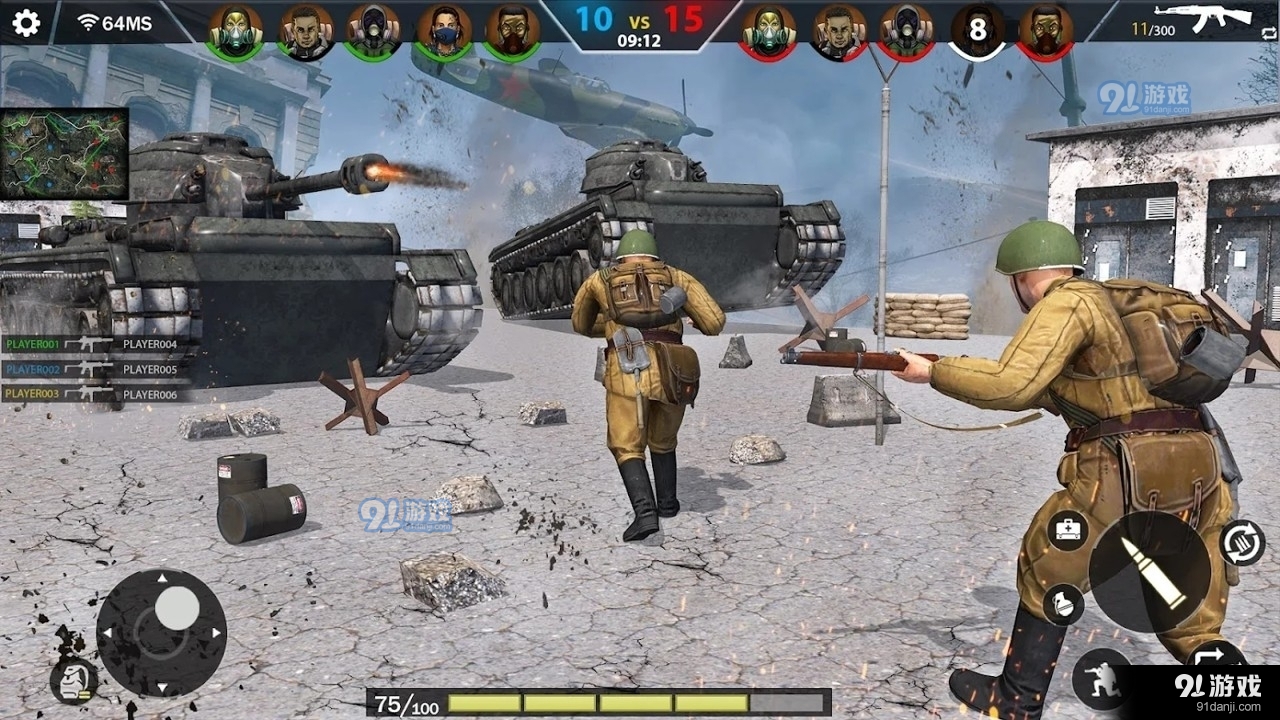1280x720 pixels.
Task: Toggle crouch with the kneeling soldier button
Action: (x=1102, y=678)
